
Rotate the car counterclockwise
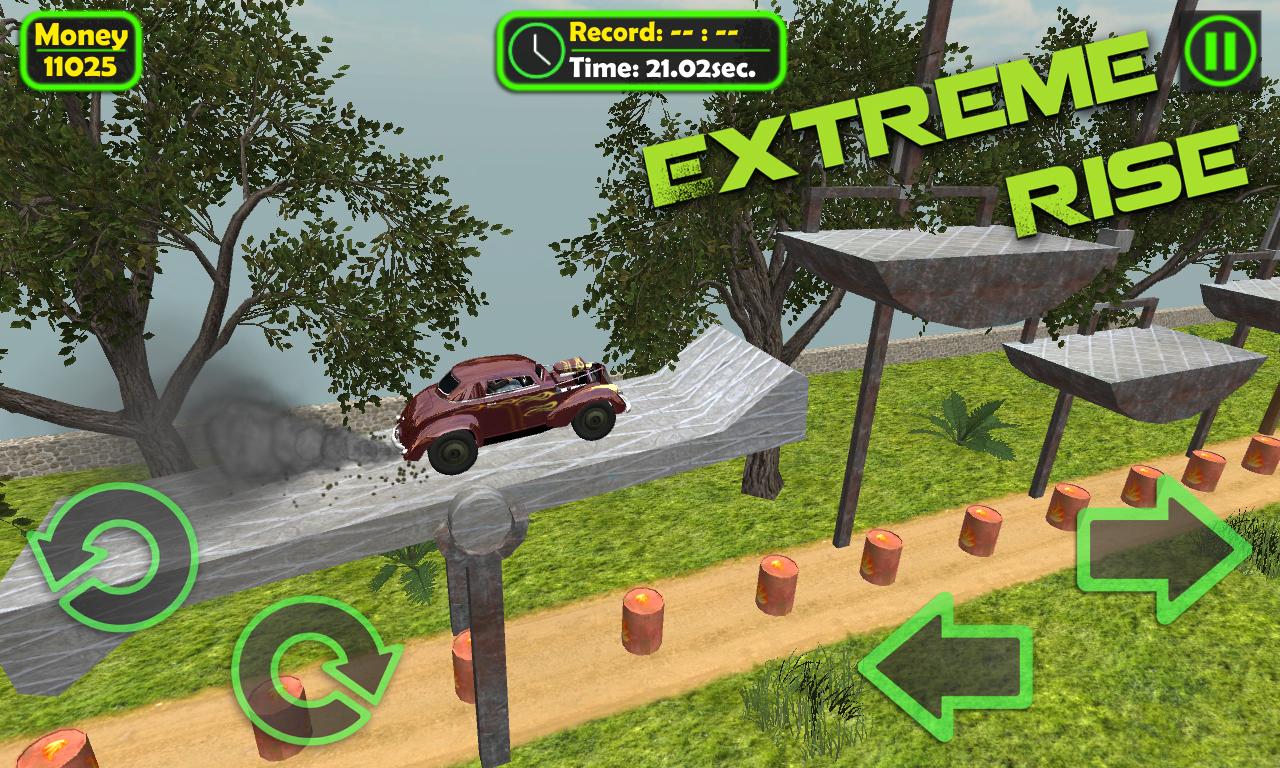112,556
